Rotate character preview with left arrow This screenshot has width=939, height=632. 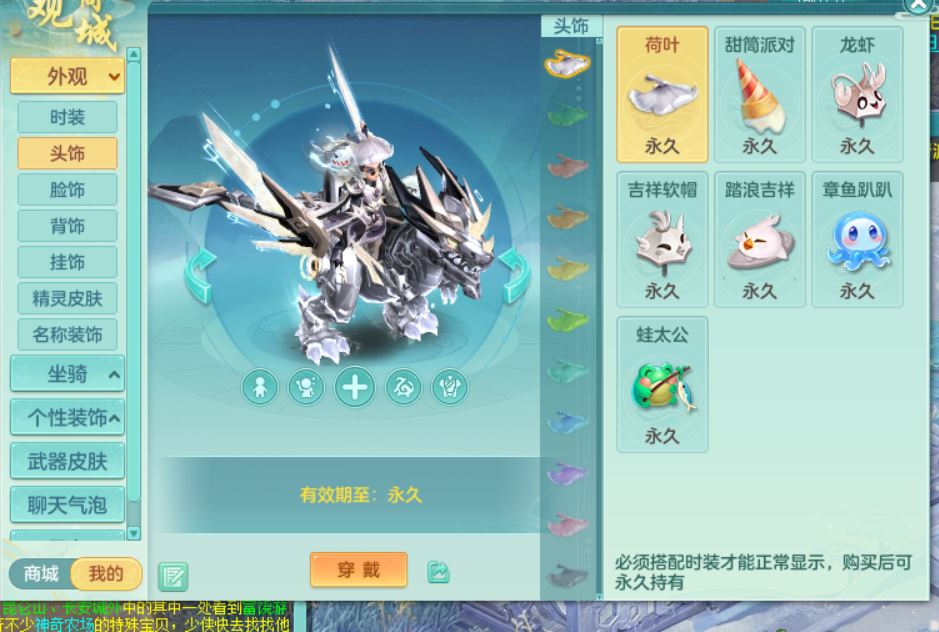point(199,274)
